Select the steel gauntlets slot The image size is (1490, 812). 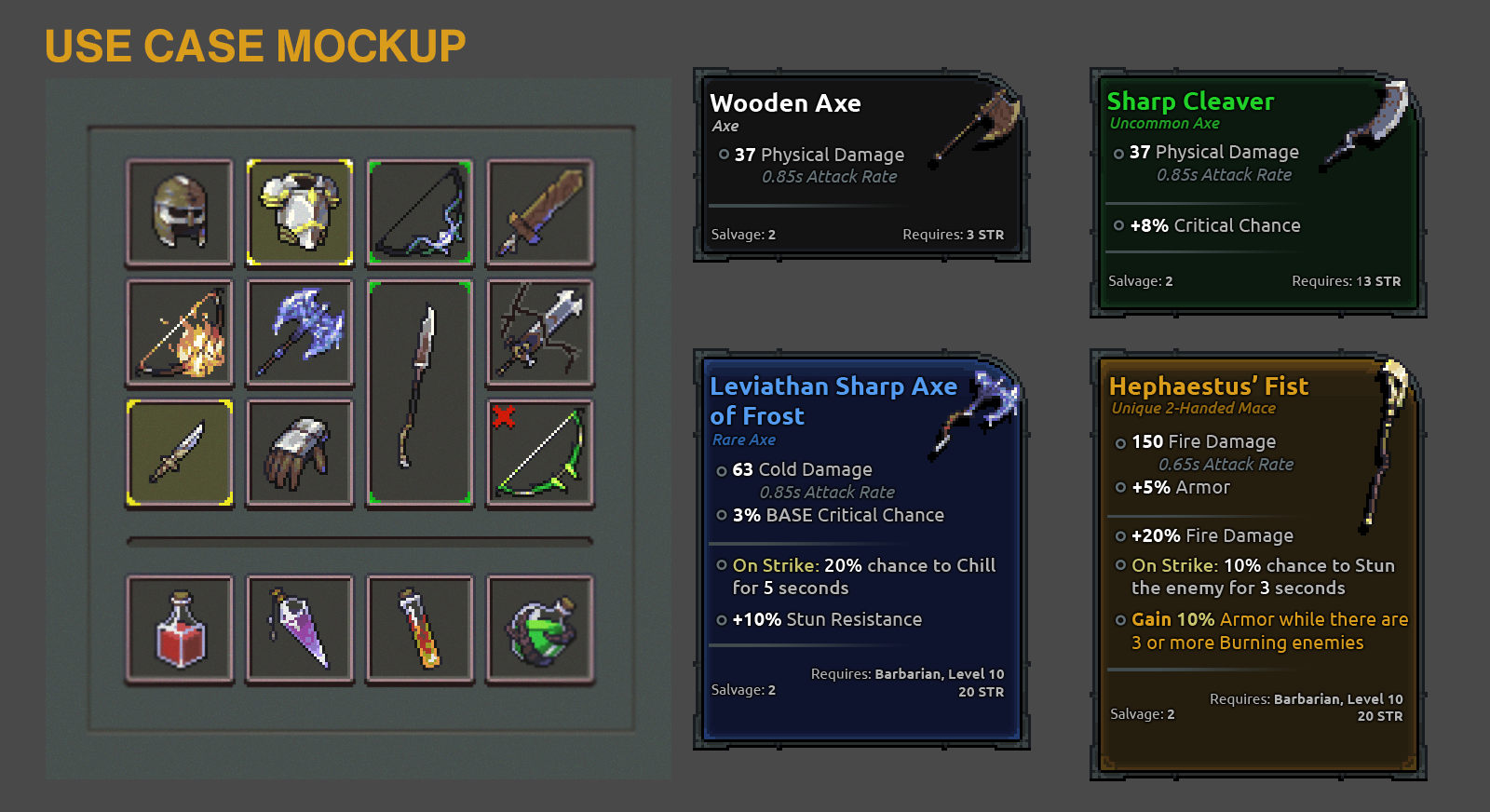pyautogui.click(x=300, y=453)
